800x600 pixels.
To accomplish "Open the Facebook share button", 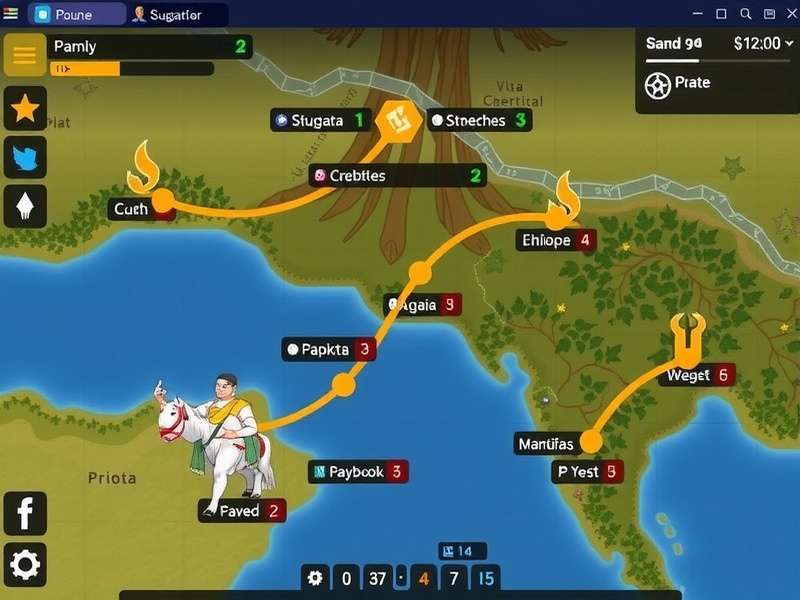I will (25, 513).
